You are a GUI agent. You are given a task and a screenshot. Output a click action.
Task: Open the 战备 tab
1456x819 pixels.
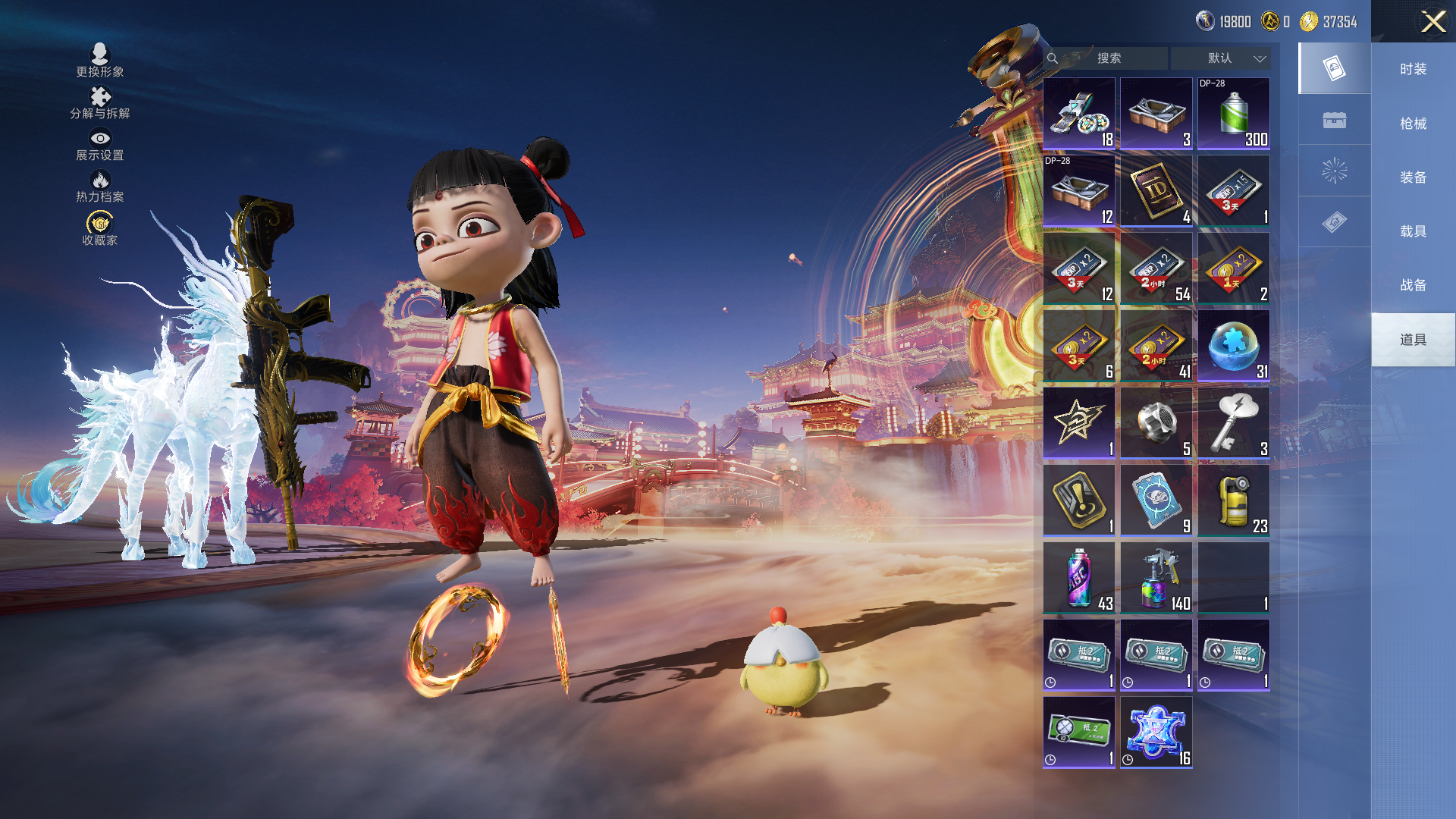point(1413,284)
